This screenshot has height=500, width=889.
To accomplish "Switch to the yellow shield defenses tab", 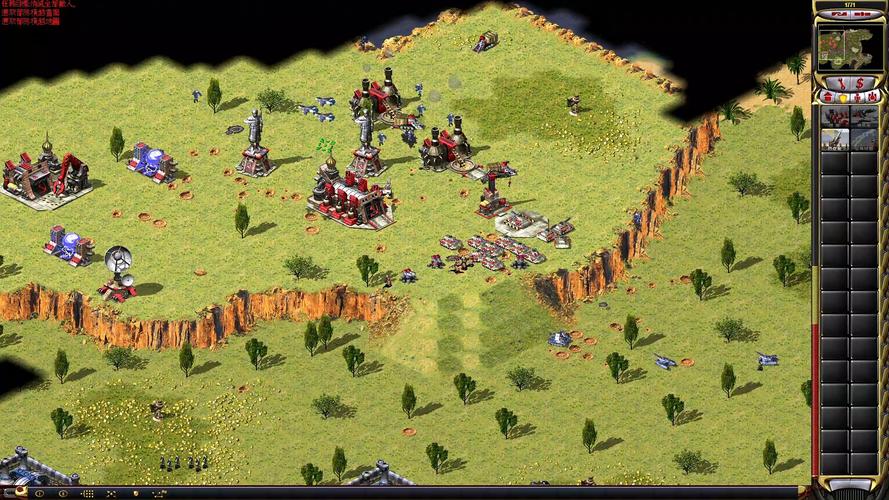I will 841,97.
